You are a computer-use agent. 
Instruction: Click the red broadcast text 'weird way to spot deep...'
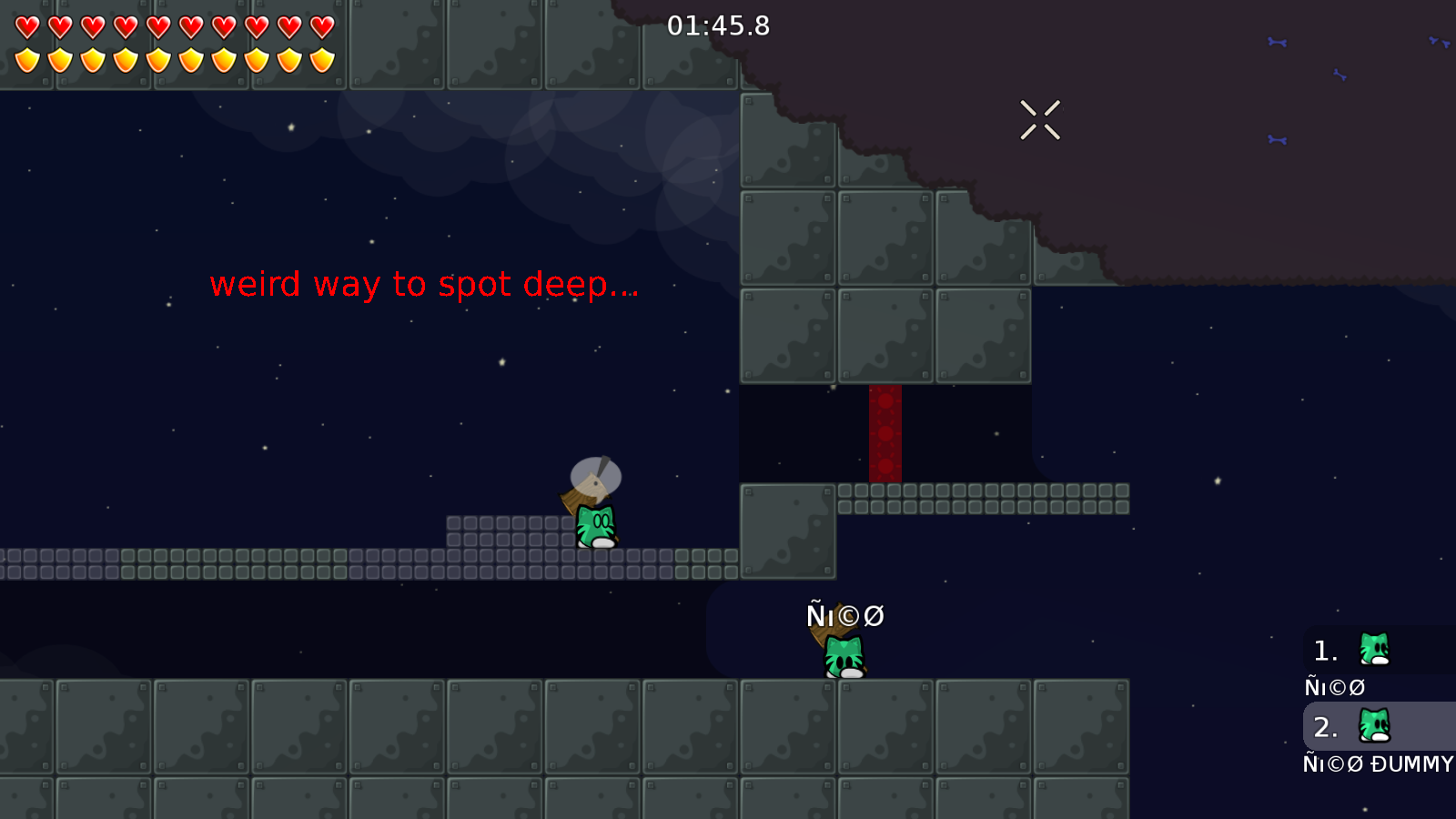(x=424, y=285)
